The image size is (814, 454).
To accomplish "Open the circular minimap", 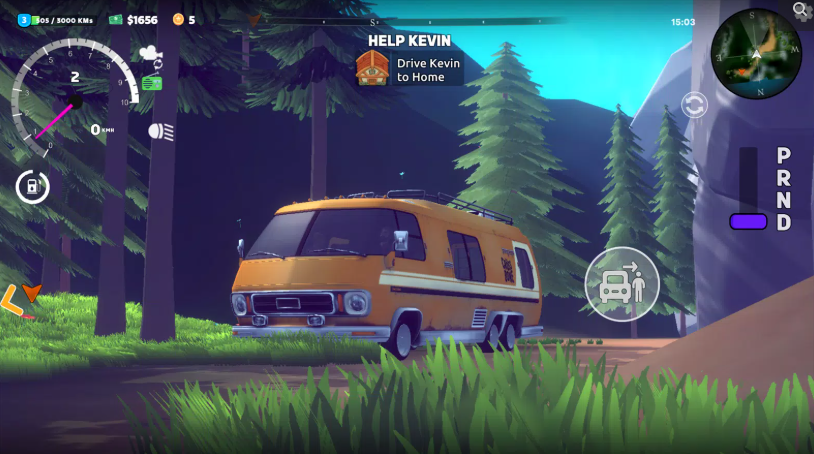I will tap(756, 55).
